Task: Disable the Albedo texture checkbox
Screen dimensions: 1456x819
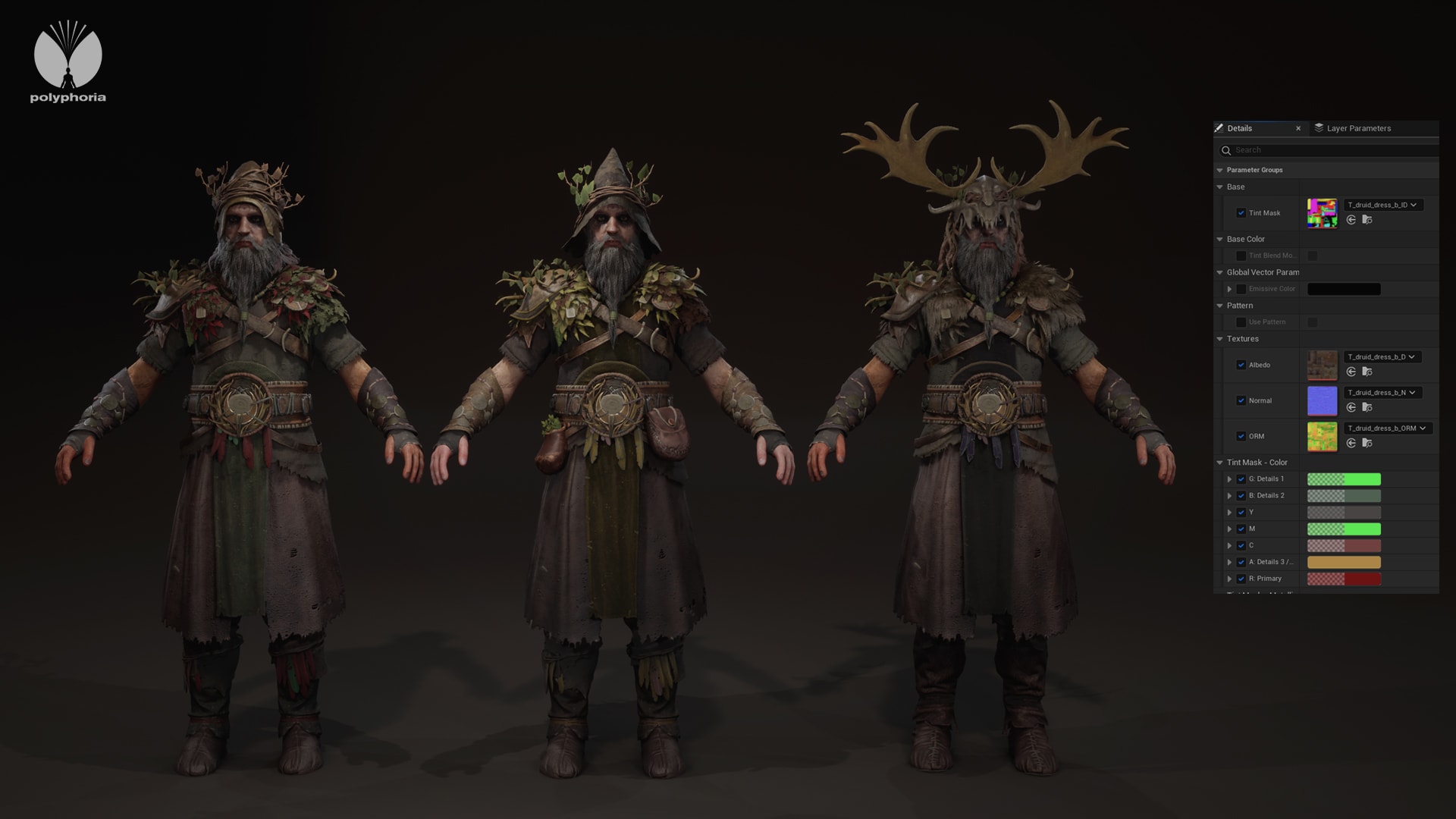Action: 1241,365
